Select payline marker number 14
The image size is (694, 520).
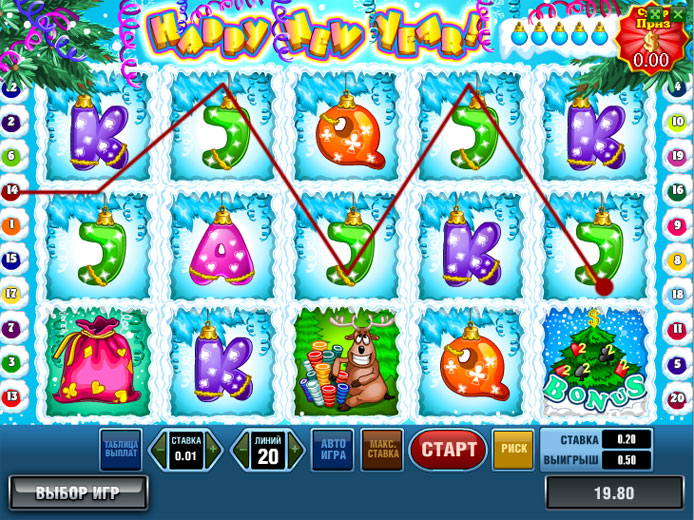(12, 190)
